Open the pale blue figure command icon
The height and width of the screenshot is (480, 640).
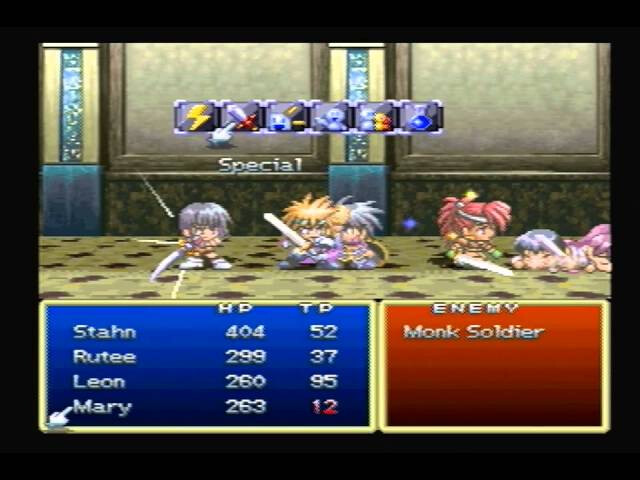pyautogui.click(x=331, y=117)
